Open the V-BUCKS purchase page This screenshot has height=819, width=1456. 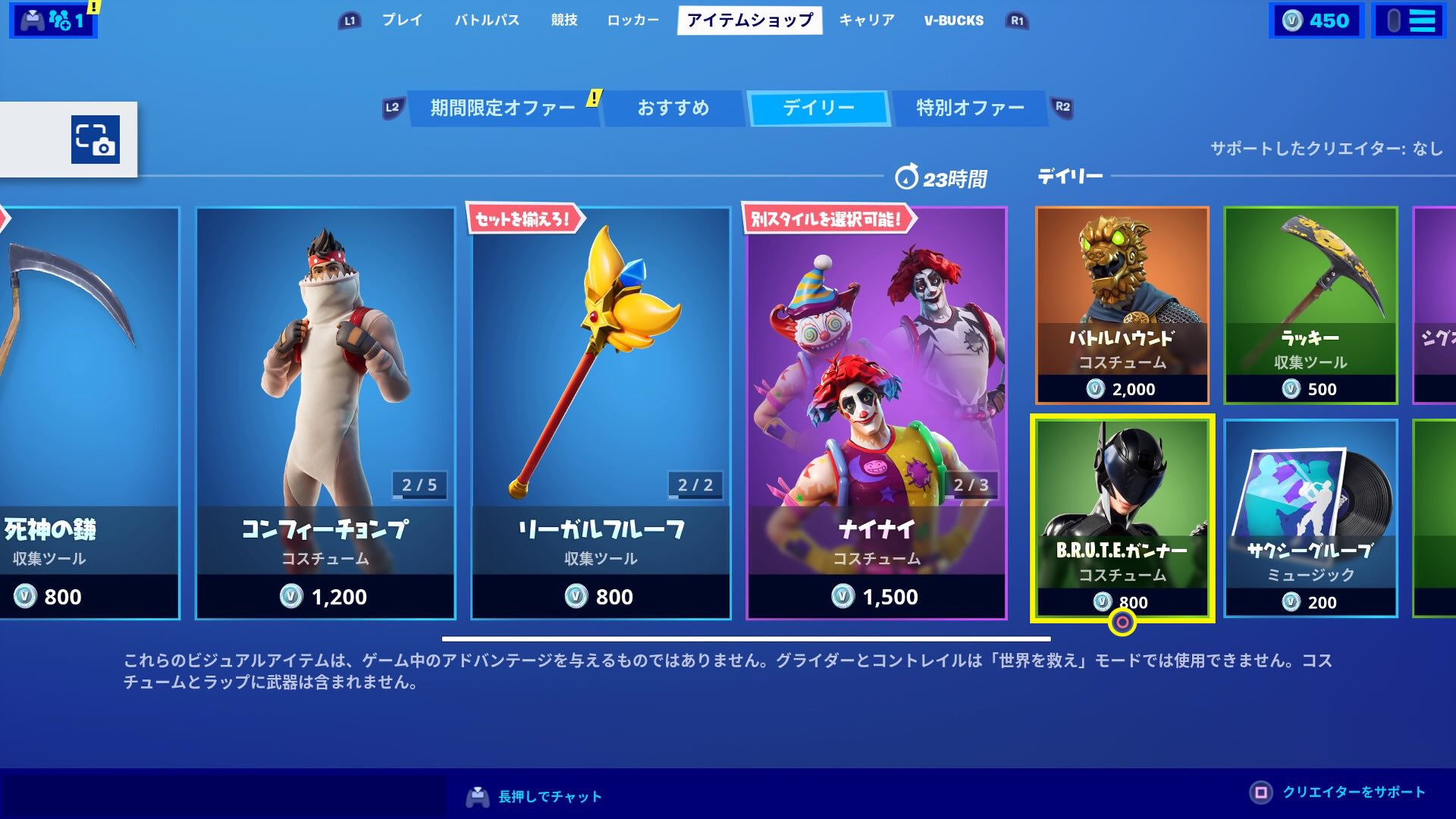(952, 20)
